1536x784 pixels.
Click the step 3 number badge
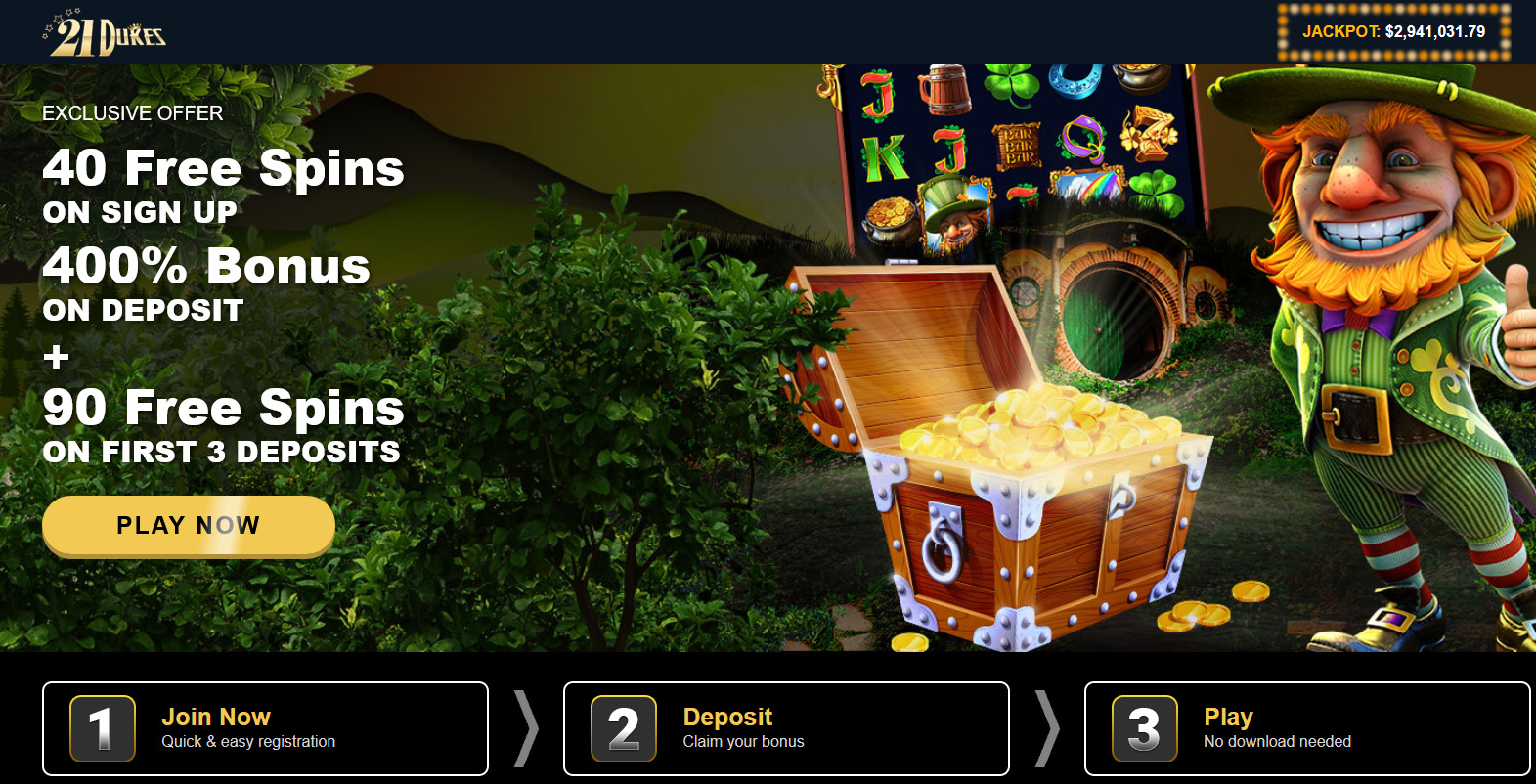click(1144, 728)
